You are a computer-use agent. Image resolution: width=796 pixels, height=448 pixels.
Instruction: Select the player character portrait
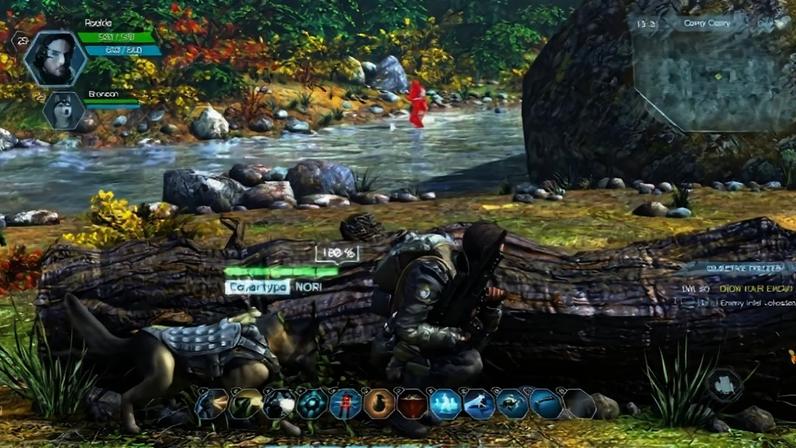tap(55, 58)
